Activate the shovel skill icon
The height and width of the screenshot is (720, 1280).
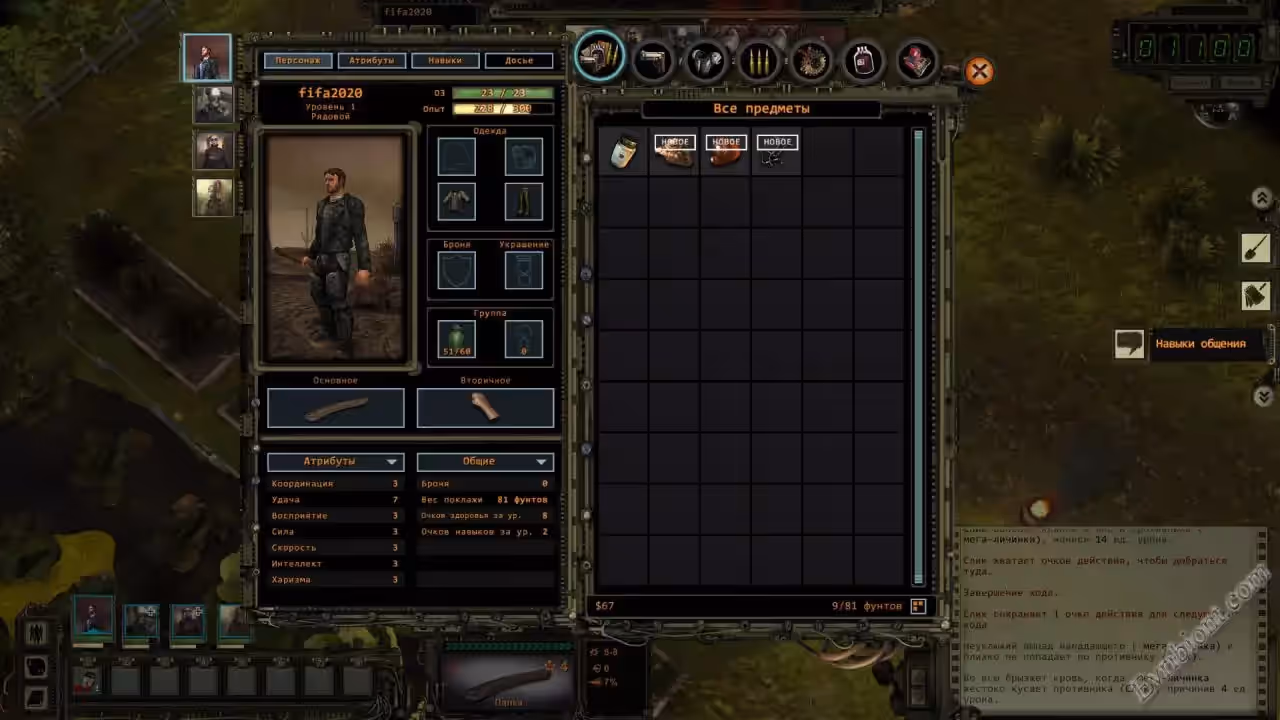pyautogui.click(x=1255, y=247)
